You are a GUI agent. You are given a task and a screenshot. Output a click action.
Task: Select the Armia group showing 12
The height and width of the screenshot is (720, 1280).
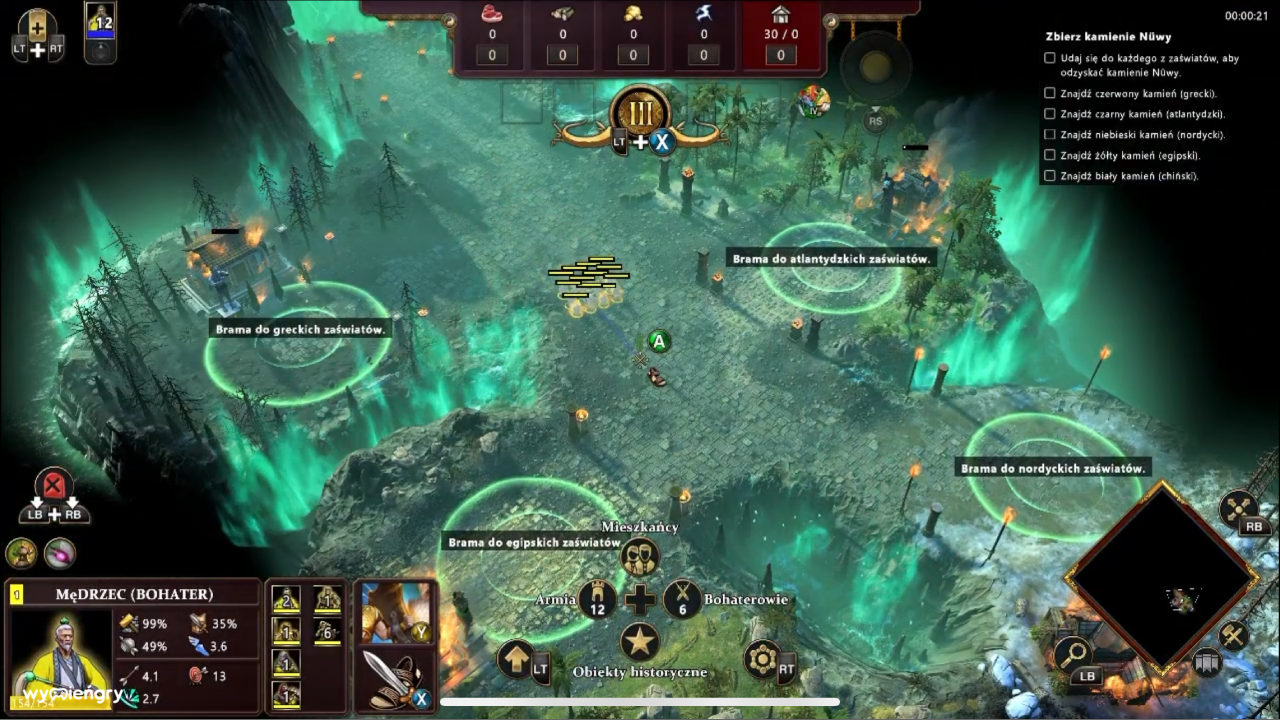598,599
